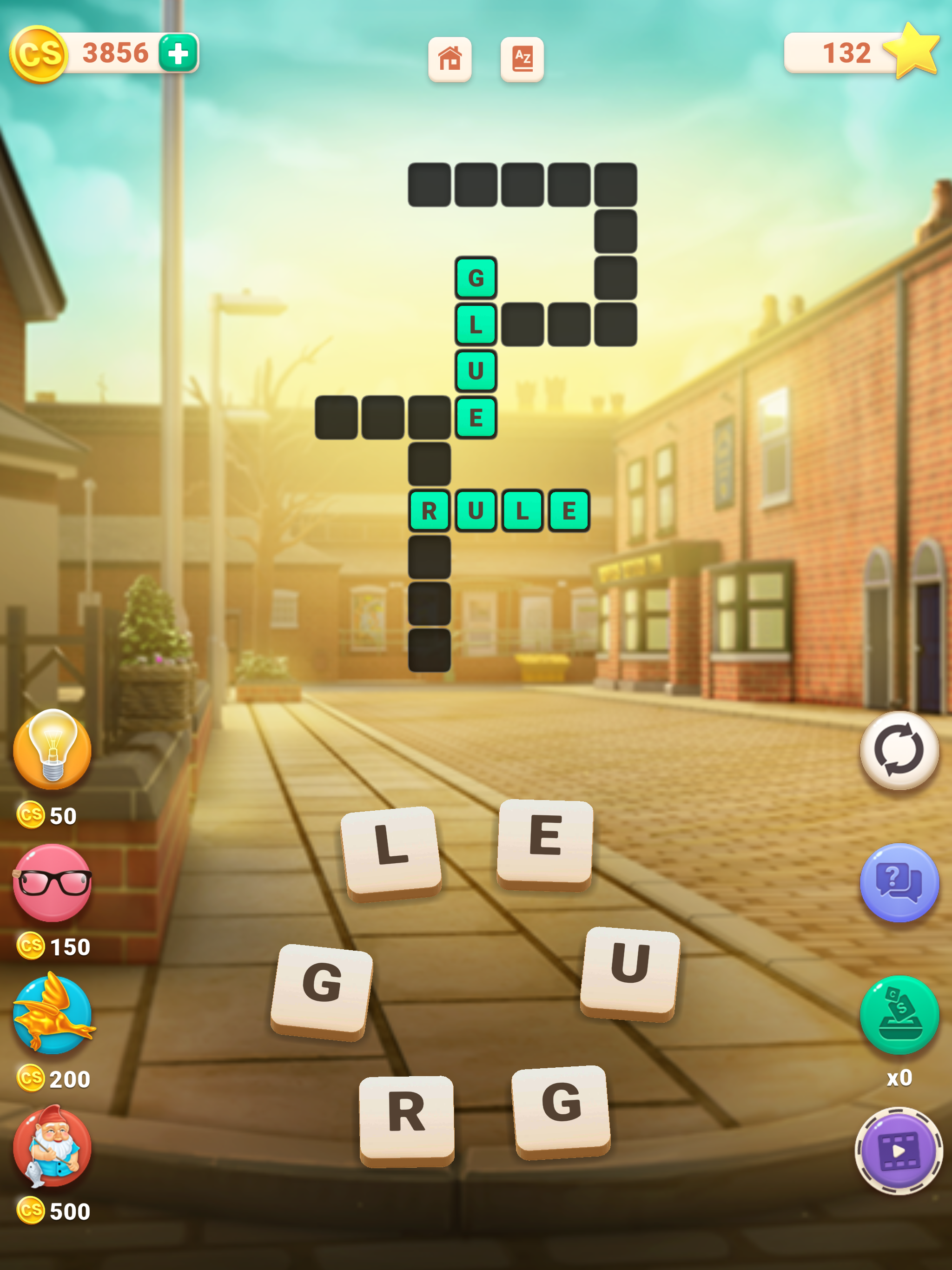Choose the letter tile U
Viewport: 952px width, 1270px height.
[630, 972]
